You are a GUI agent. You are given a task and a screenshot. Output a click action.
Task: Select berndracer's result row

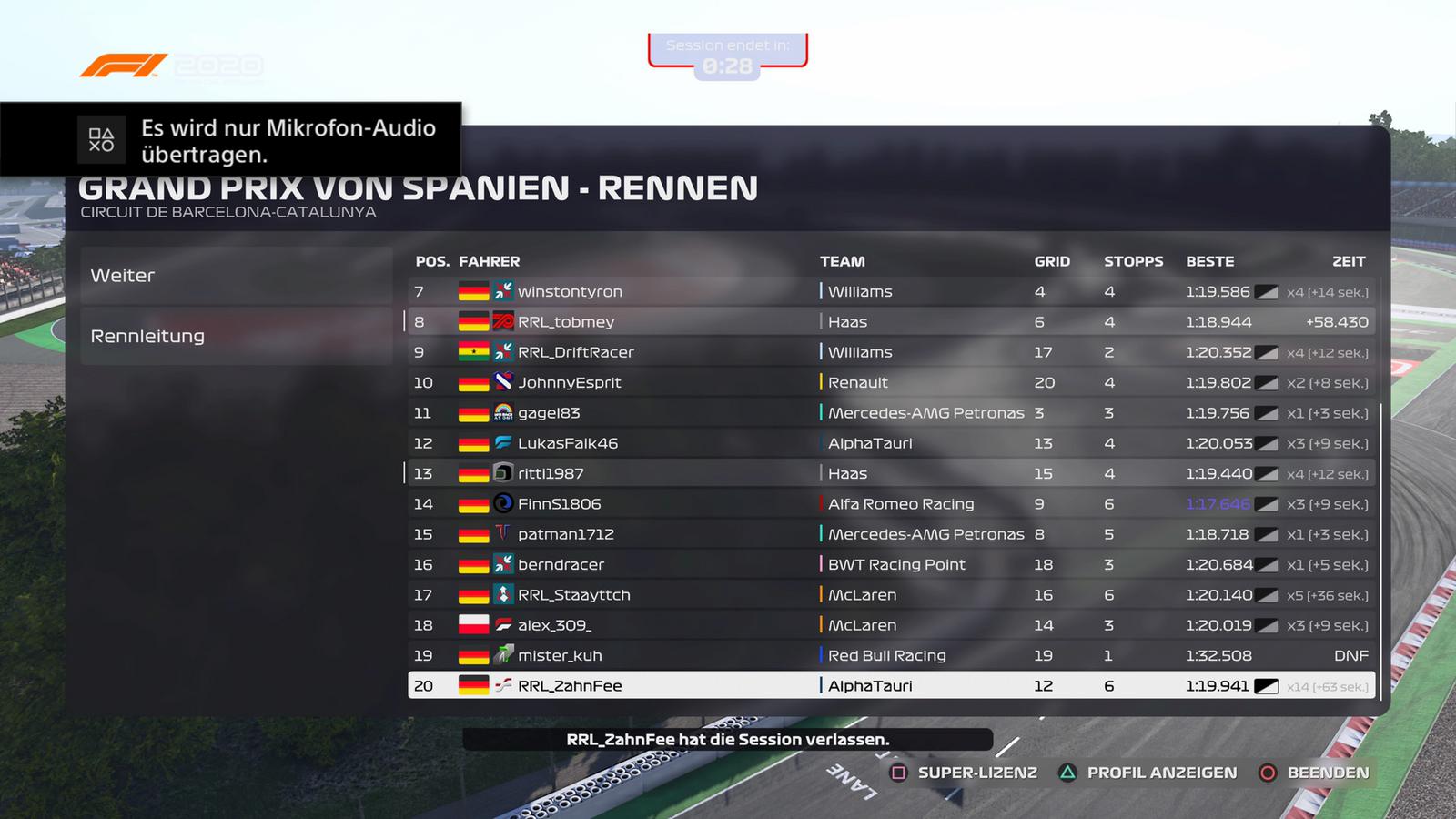[x=888, y=565]
